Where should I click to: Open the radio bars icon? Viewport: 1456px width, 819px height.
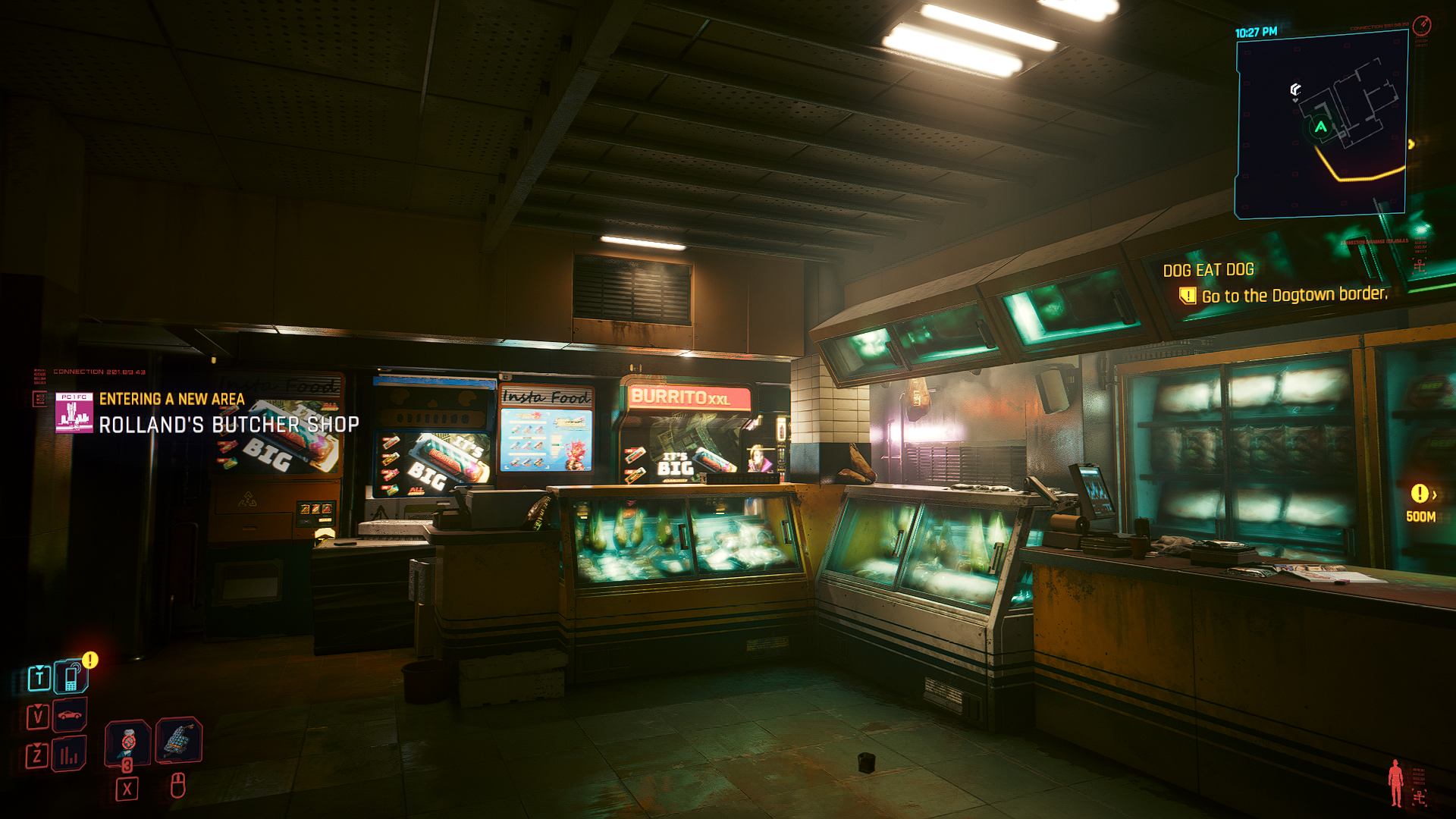pyautogui.click(x=70, y=755)
